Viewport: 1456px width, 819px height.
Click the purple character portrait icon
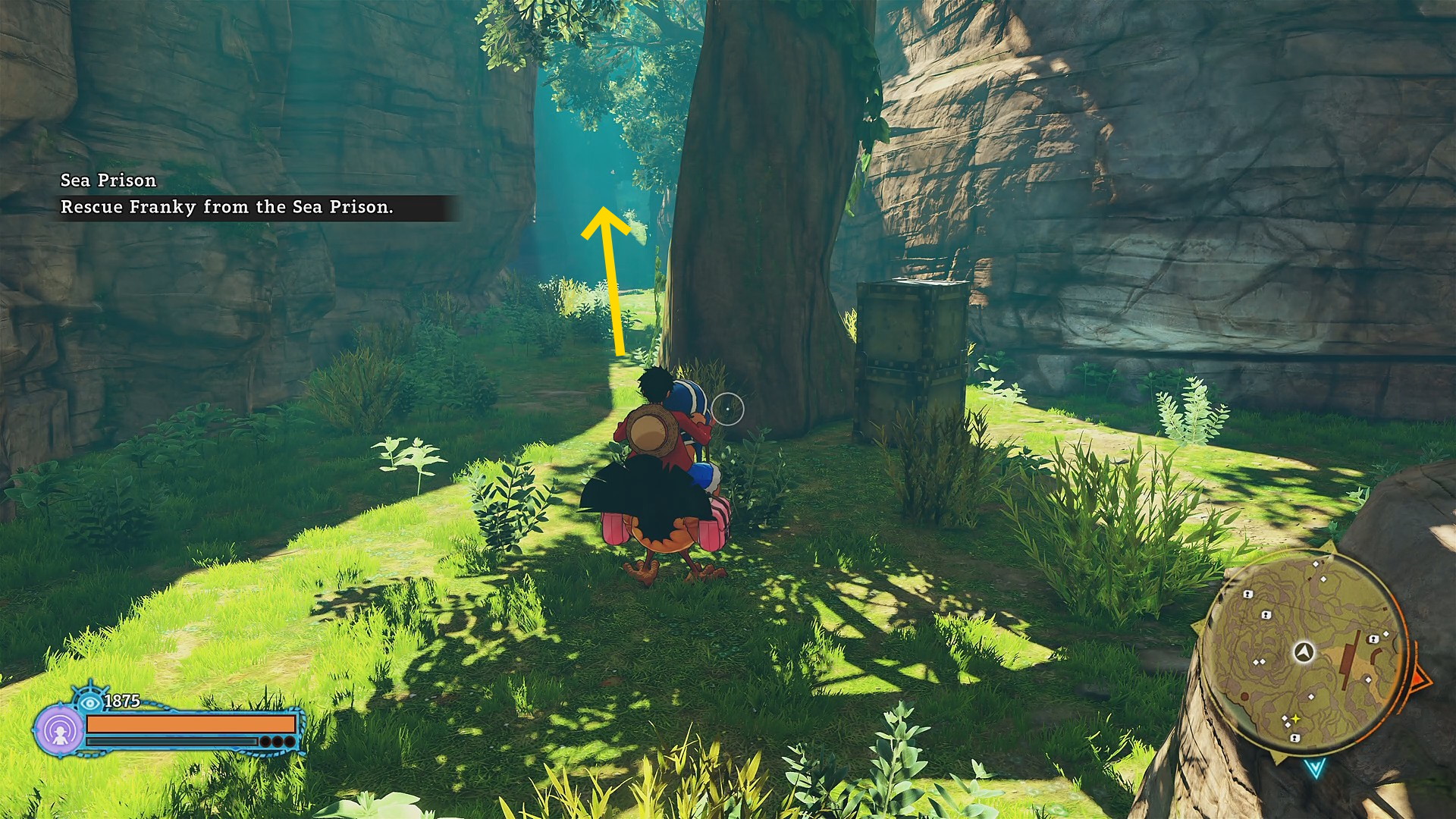[60, 731]
